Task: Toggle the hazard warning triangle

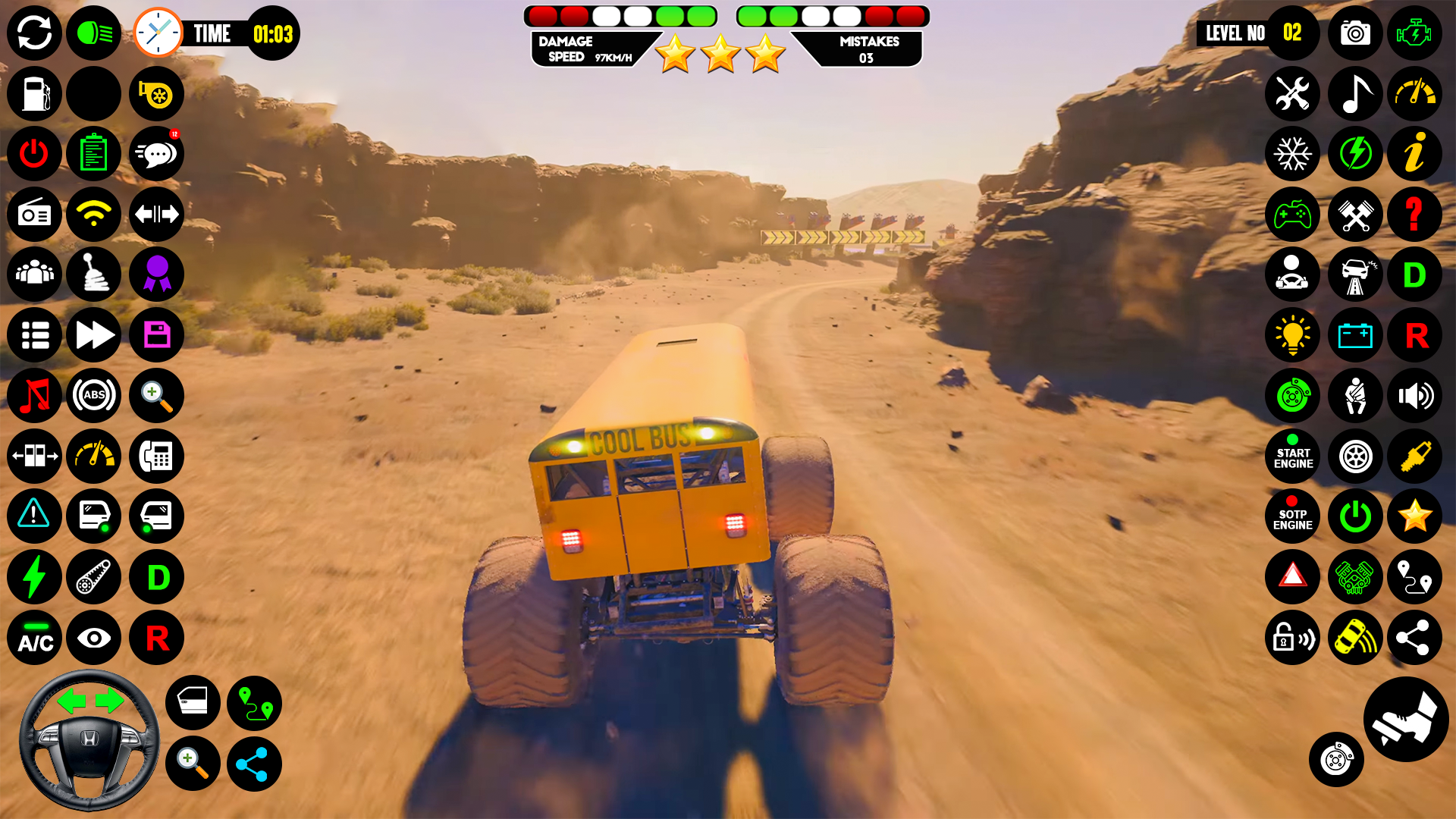Action: (x=1293, y=578)
